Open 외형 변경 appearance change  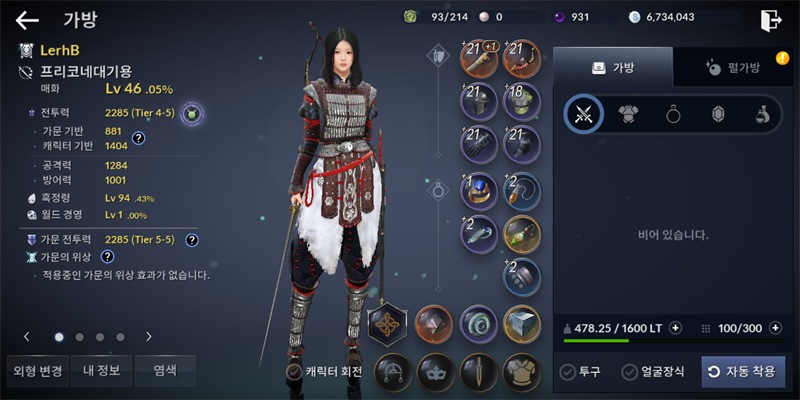point(37,371)
